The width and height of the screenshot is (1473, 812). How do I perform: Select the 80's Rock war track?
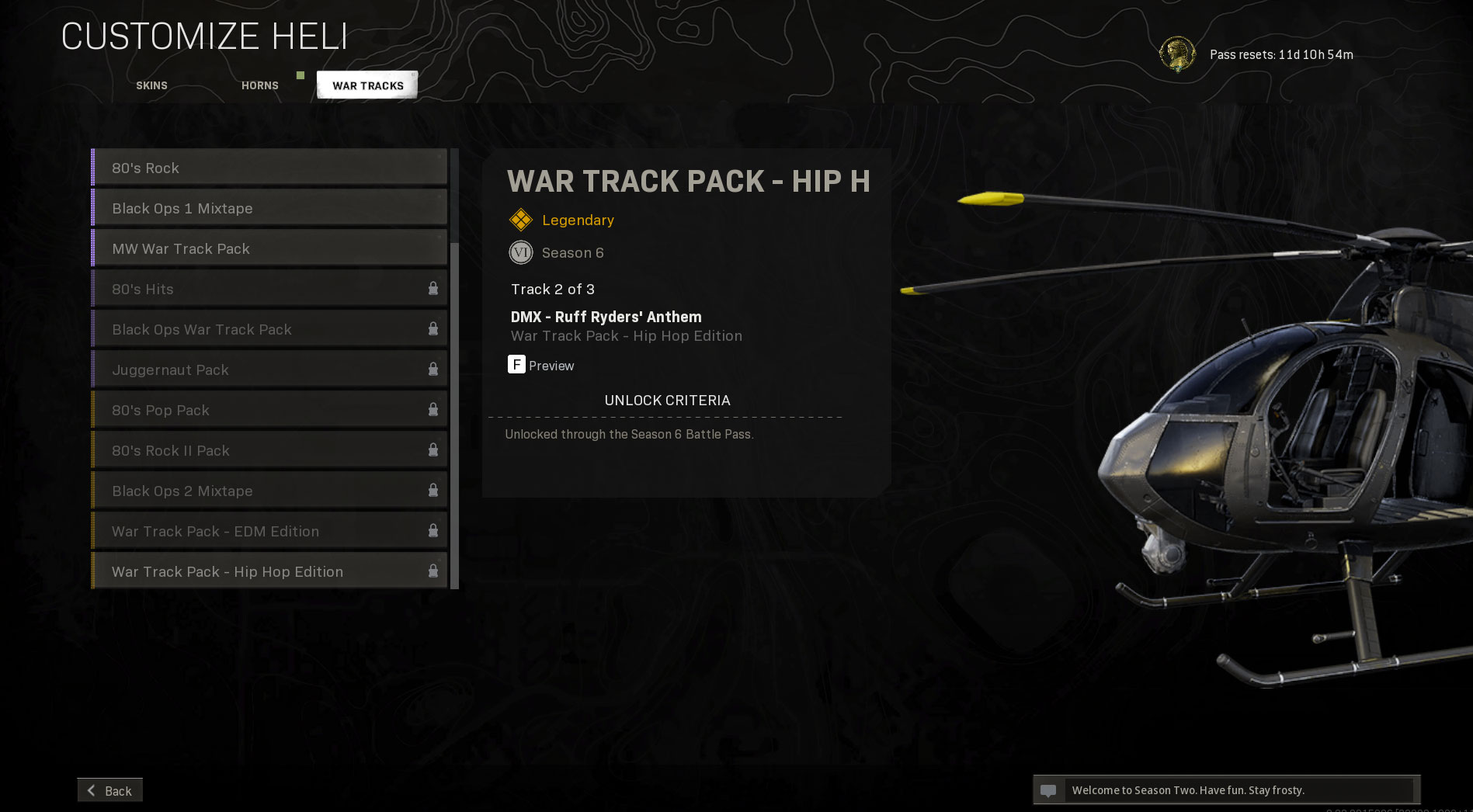[x=233, y=167]
